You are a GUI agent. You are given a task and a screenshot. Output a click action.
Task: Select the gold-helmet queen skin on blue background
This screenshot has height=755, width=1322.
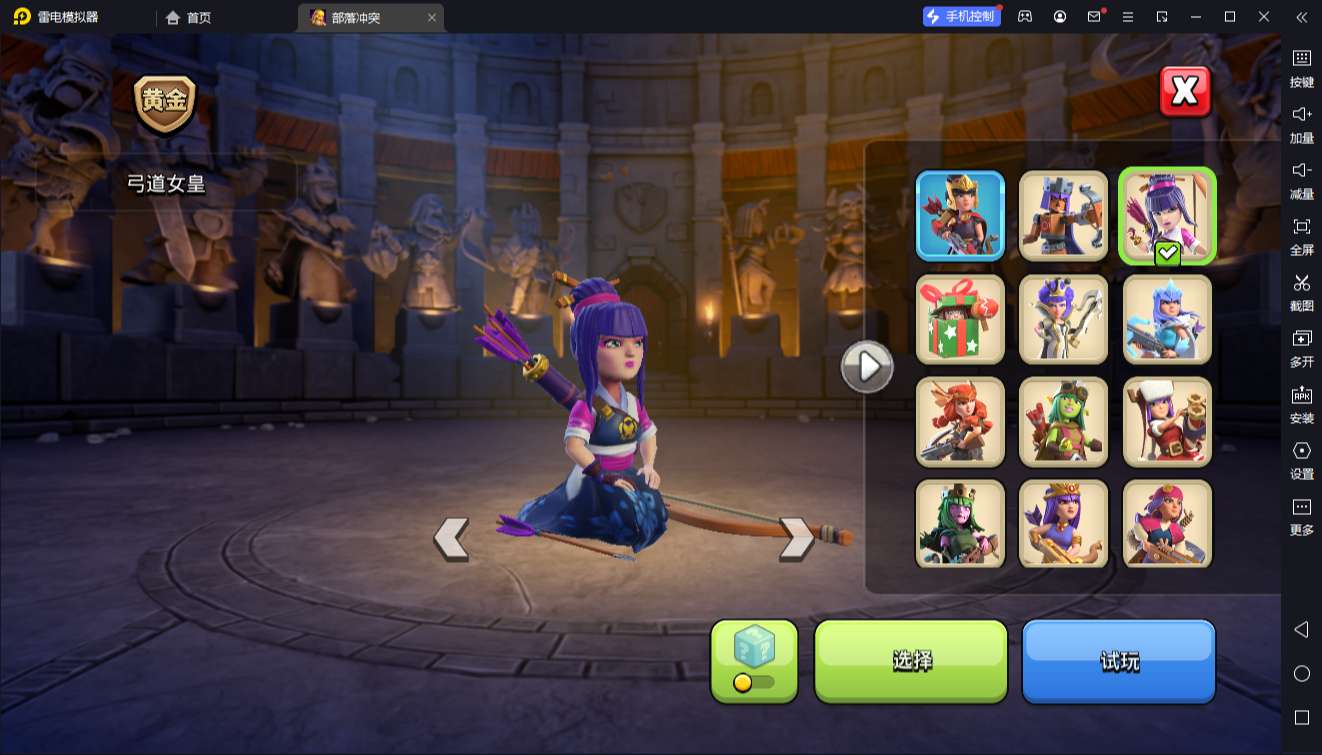pos(960,216)
